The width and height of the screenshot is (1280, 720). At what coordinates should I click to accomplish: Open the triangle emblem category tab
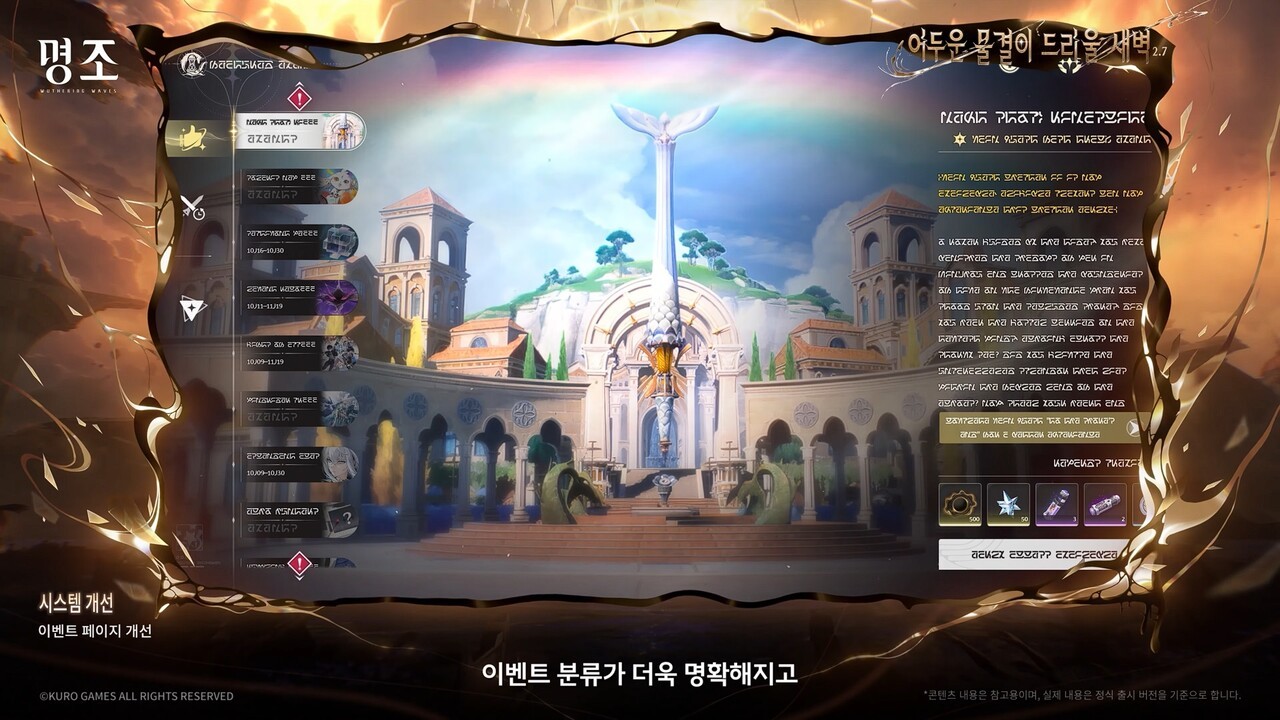click(193, 309)
